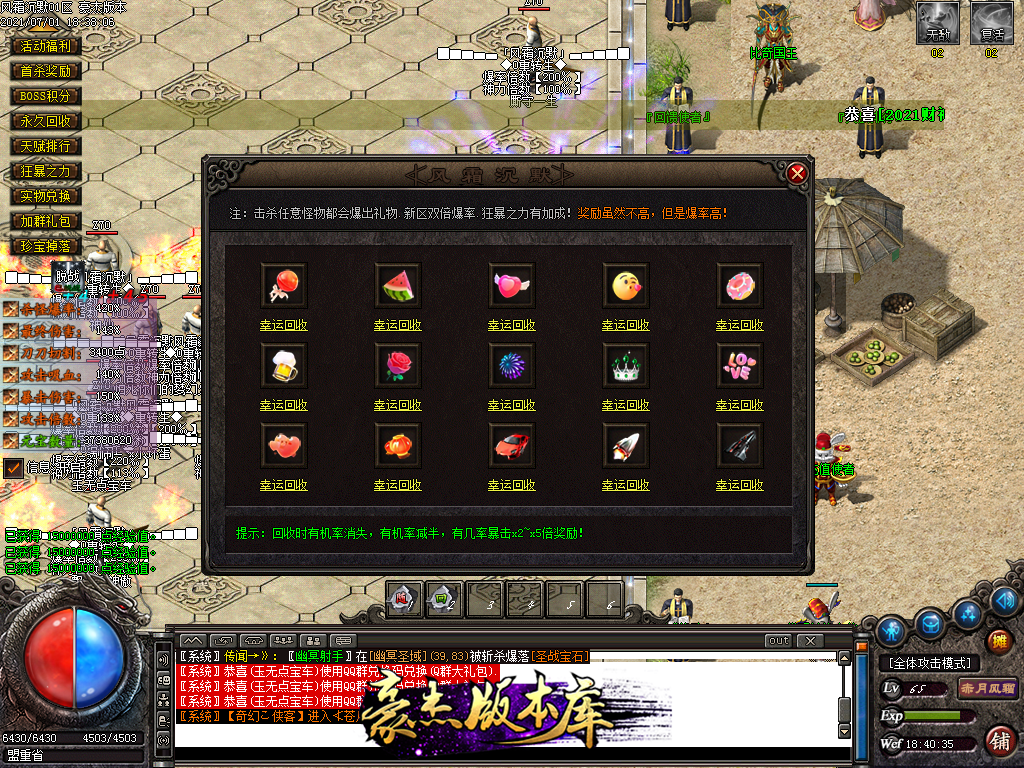Open the 实物兑换 menu
The height and width of the screenshot is (768, 1024).
[45, 196]
